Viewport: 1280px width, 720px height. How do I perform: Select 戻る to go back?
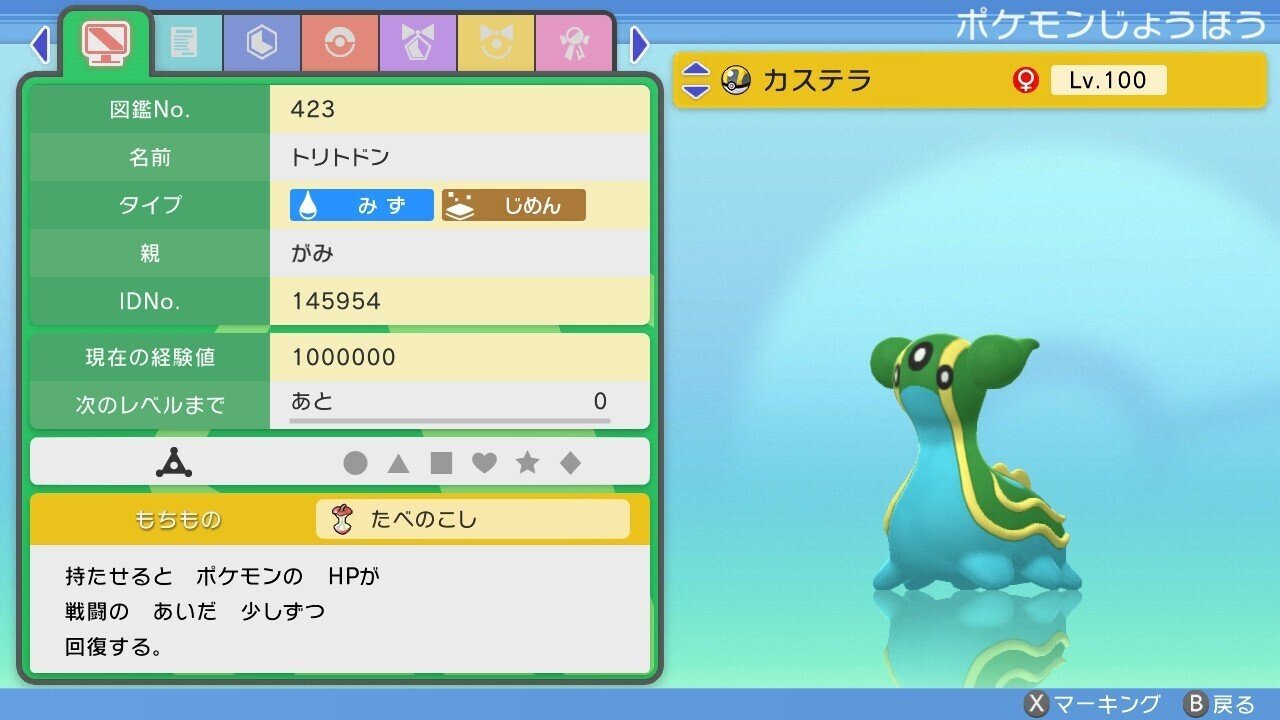1220,703
